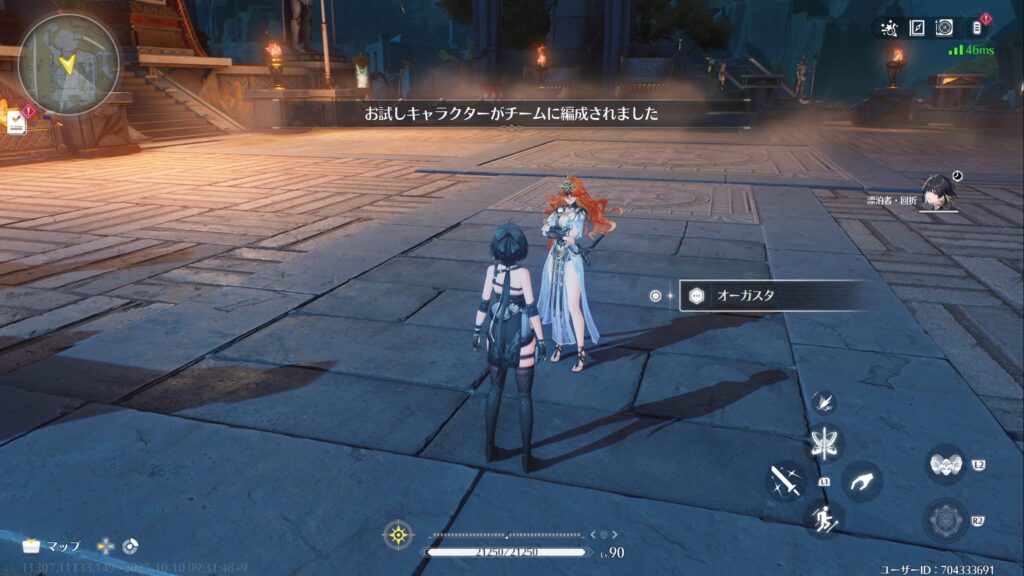Open the sparkle event icon in top bar
Image resolution: width=1024 pixels, height=576 pixels.
(x=889, y=28)
